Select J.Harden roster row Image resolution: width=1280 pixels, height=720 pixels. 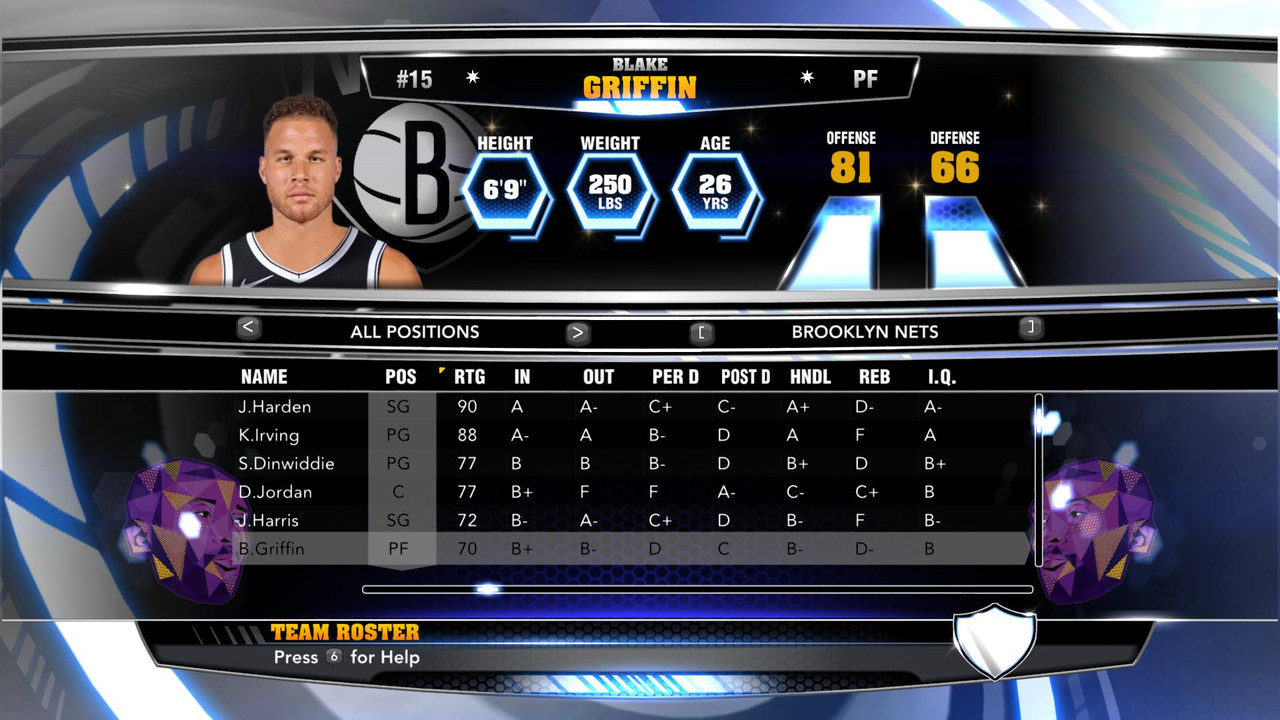click(274, 407)
